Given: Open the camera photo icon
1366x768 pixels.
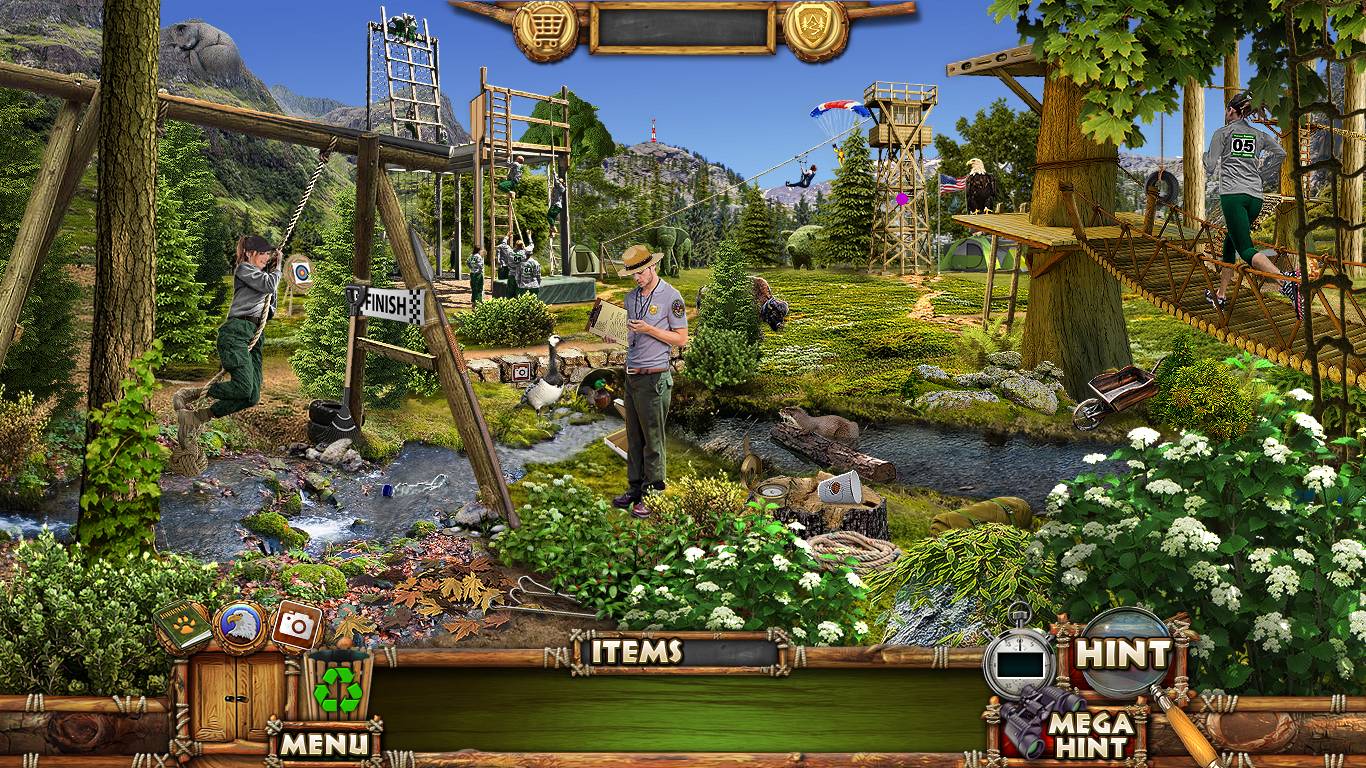Looking at the screenshot, I should coord(296,624).
